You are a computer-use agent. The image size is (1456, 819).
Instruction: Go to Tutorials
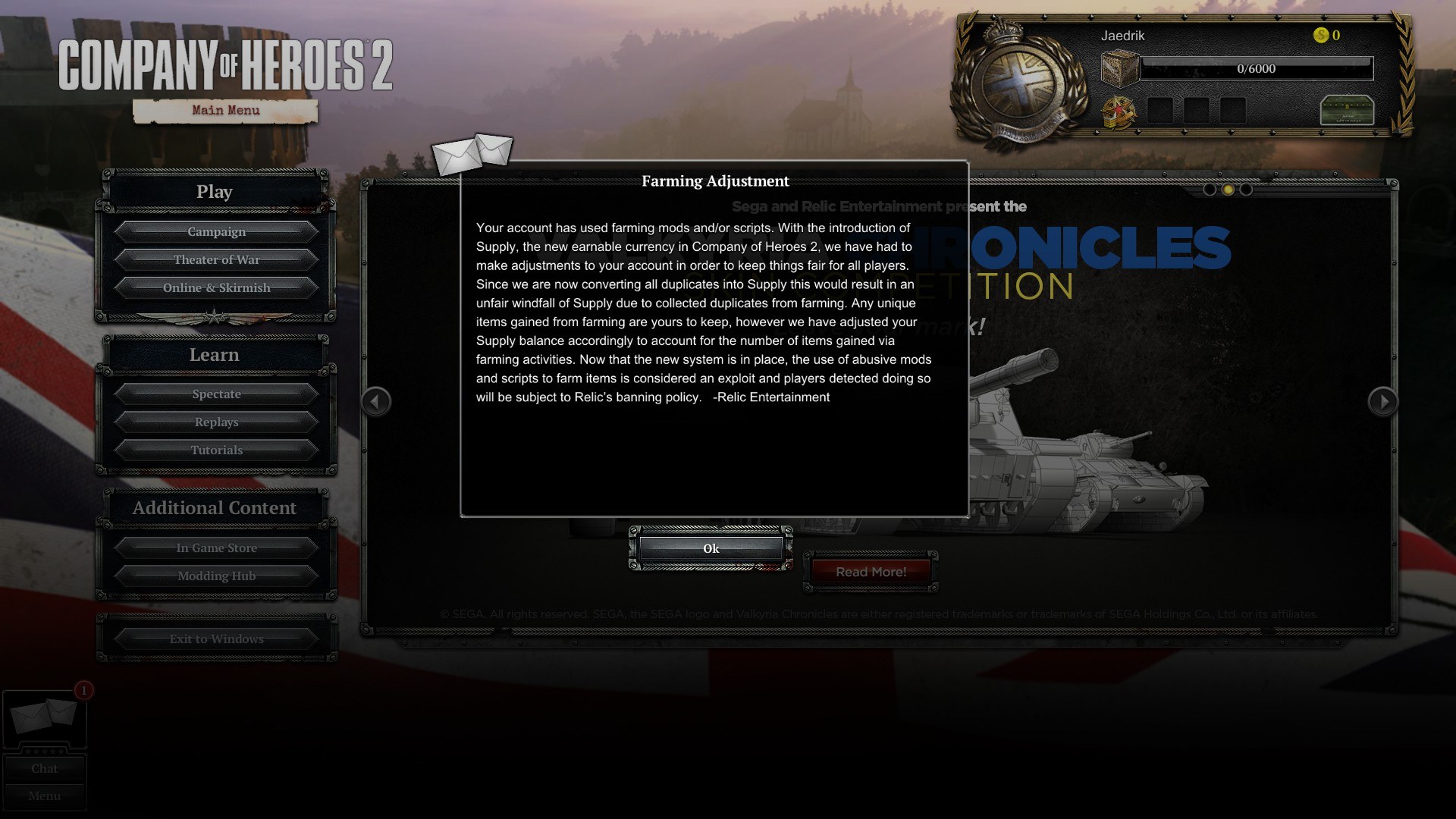(216, 450)
